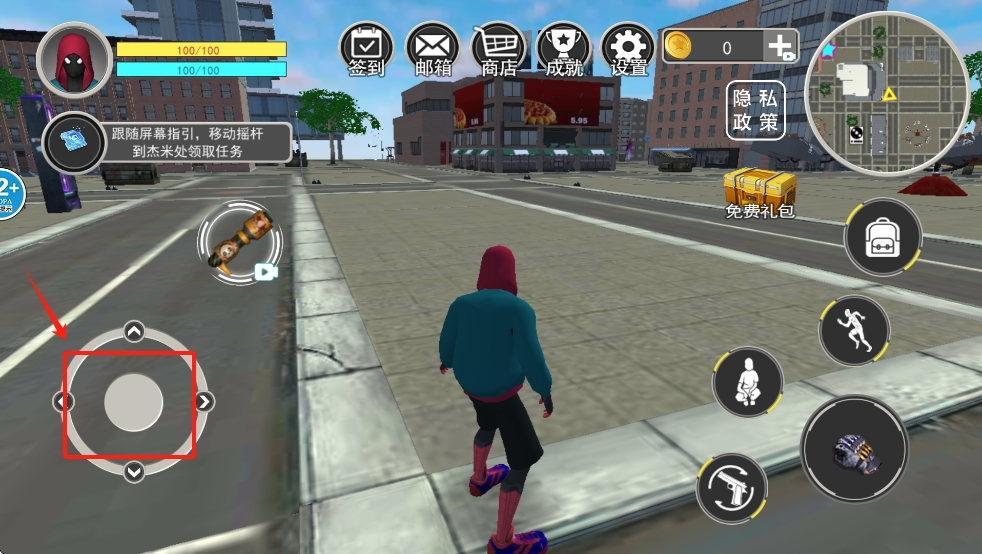Click the red-hooded player avatar portrait

click(74, 60)
